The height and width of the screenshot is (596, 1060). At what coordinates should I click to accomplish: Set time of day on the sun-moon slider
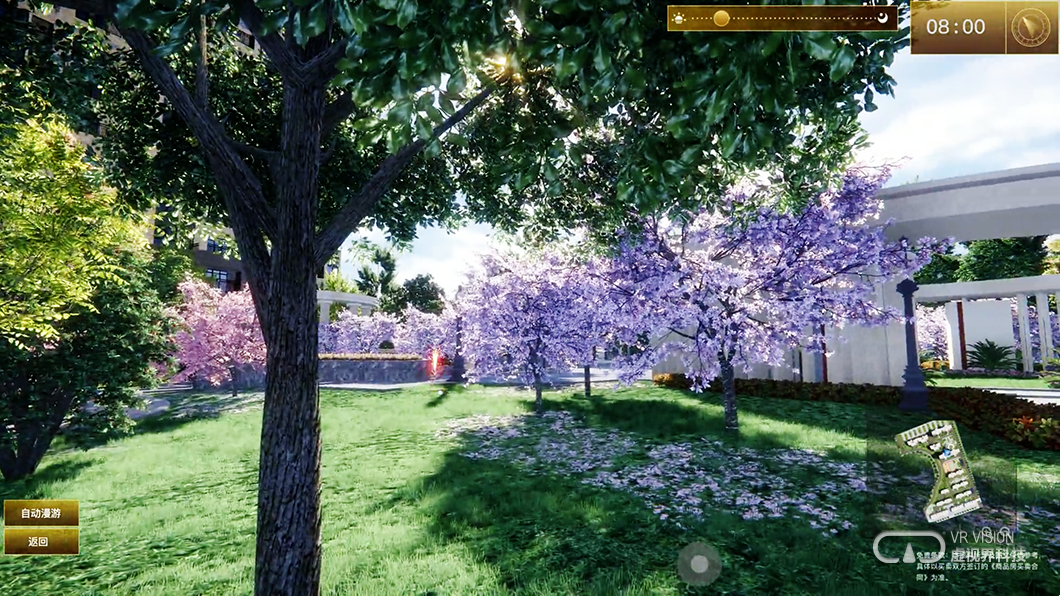coord(721,18)
